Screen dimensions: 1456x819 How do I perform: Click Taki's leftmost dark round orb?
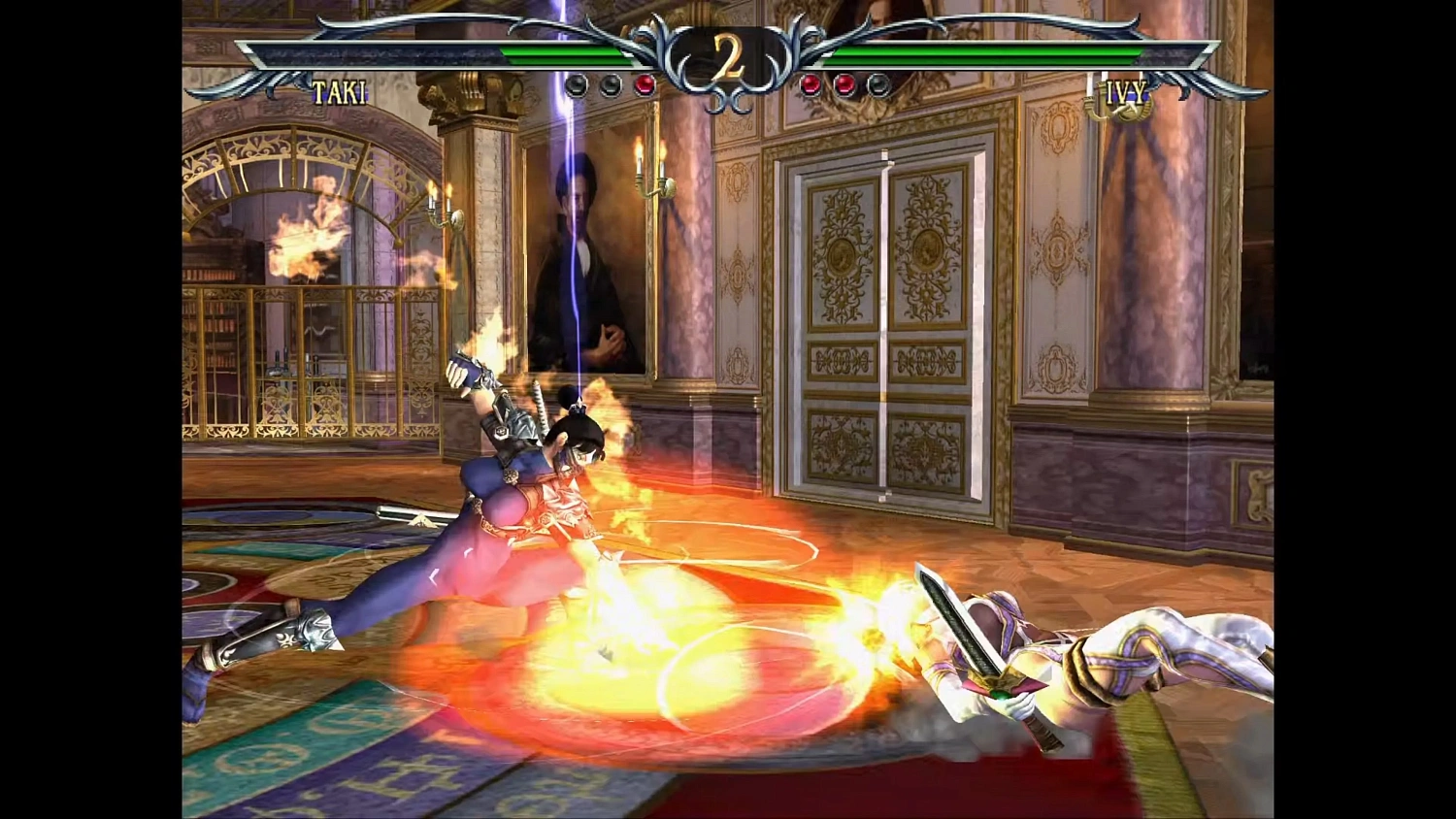click(x=576, y=84)
